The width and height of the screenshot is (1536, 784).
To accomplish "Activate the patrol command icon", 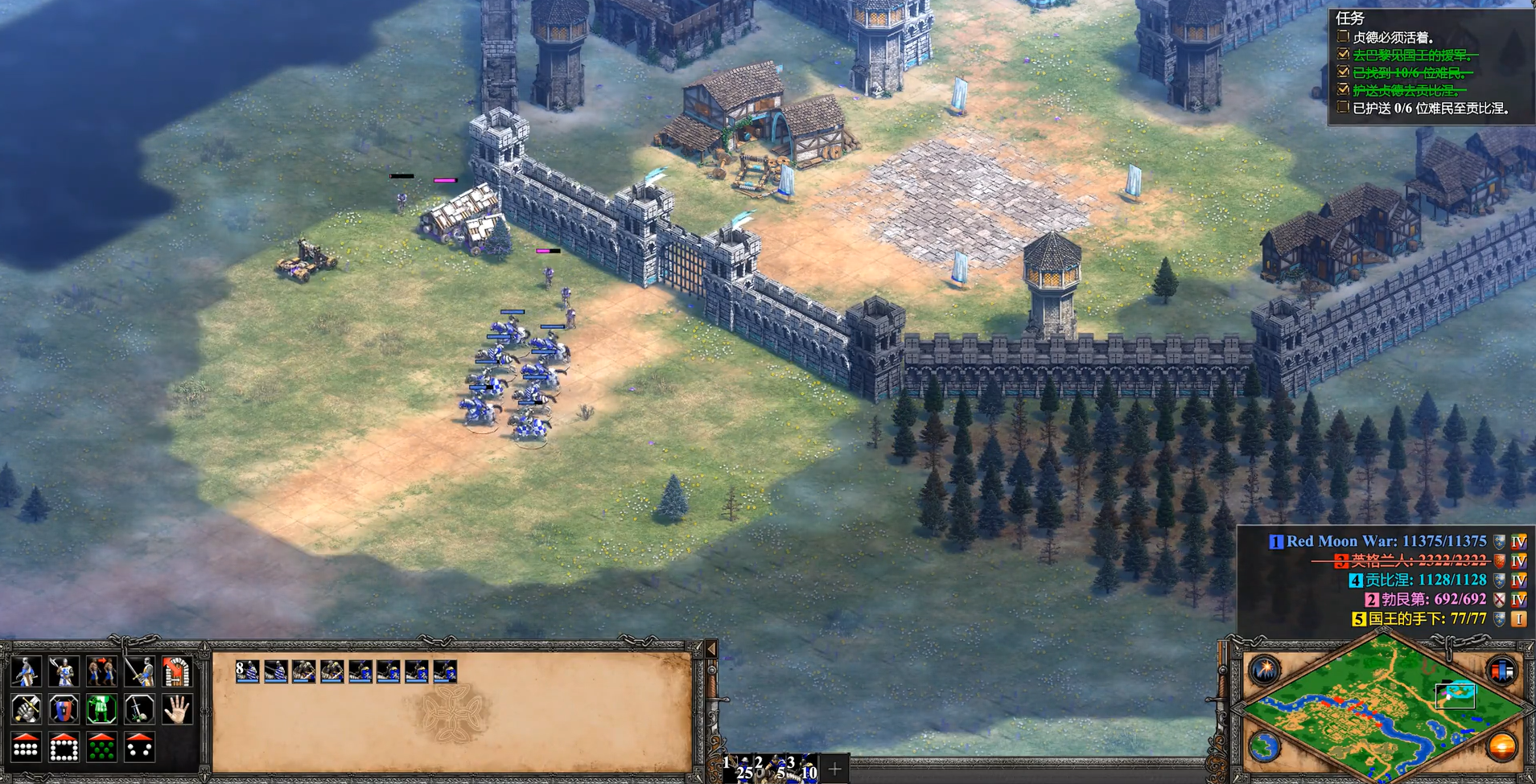I will [x=26, y=671].
